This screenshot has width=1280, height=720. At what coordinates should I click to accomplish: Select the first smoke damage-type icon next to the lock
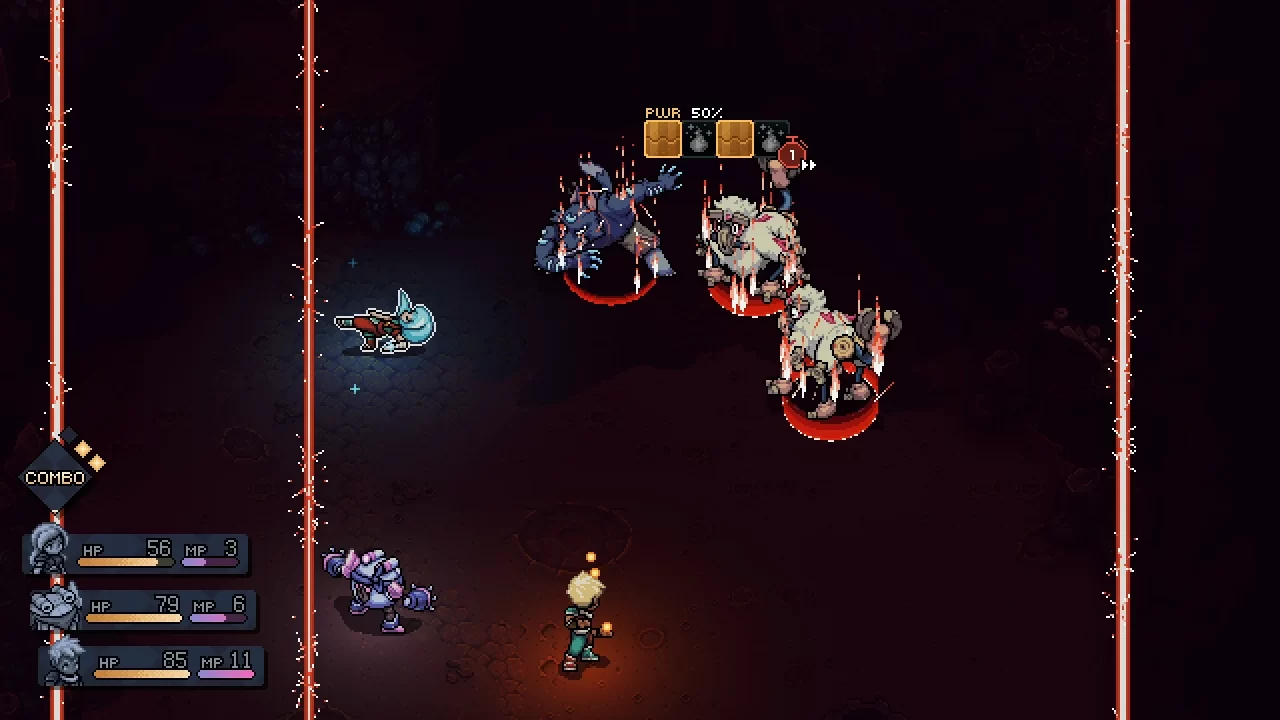pos(697,138)
